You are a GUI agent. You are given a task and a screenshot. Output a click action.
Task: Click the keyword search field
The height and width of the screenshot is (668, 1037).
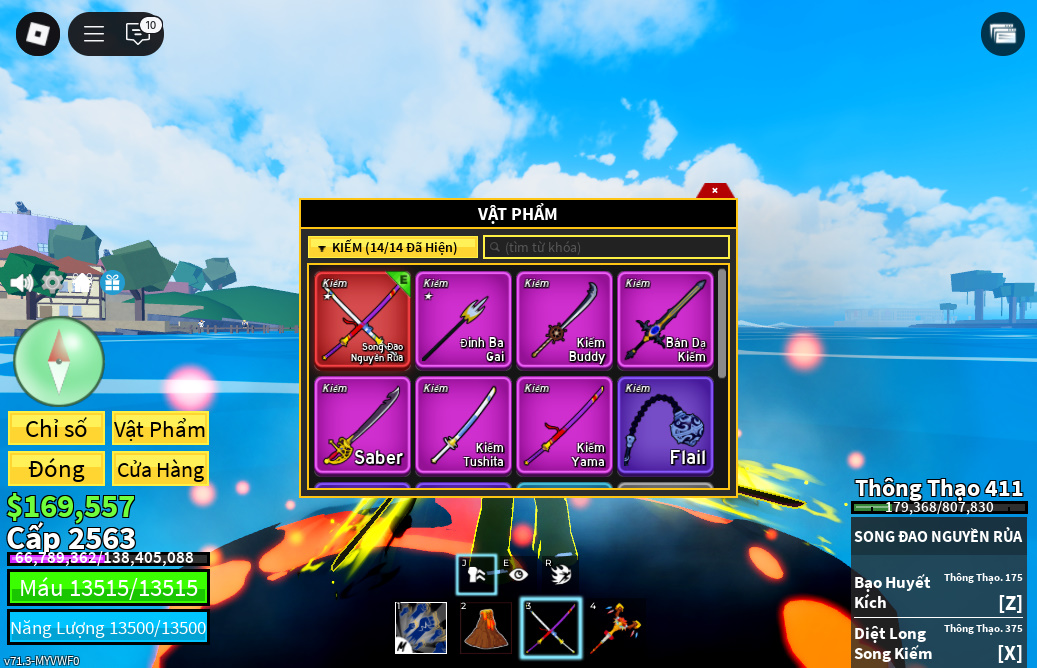606,247
